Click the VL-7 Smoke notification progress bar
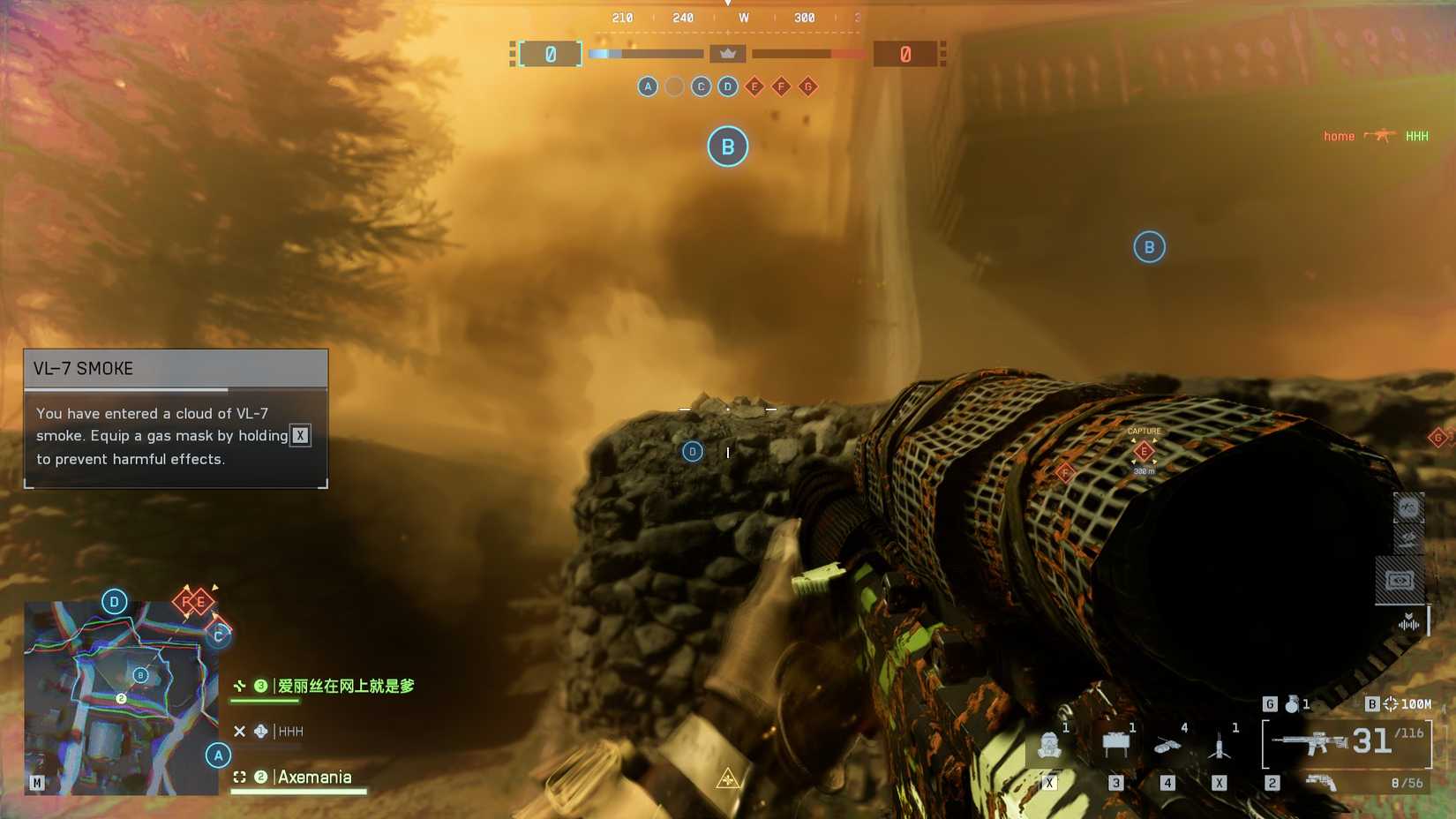Image resolution: width=1456 pixels, height=819 pixels. point(128,390)
